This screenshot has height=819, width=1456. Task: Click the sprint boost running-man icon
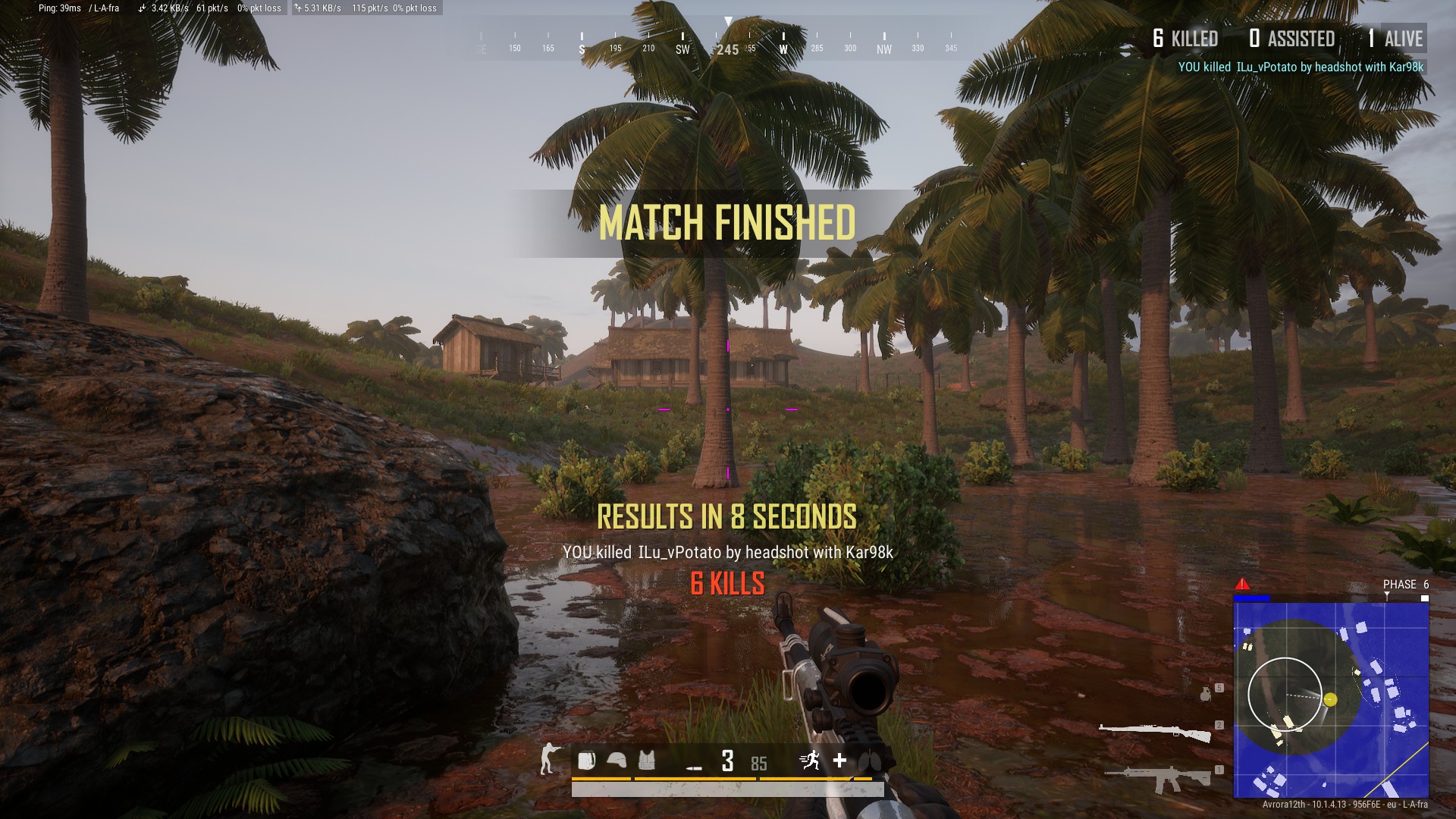click(x=811, y=760)
